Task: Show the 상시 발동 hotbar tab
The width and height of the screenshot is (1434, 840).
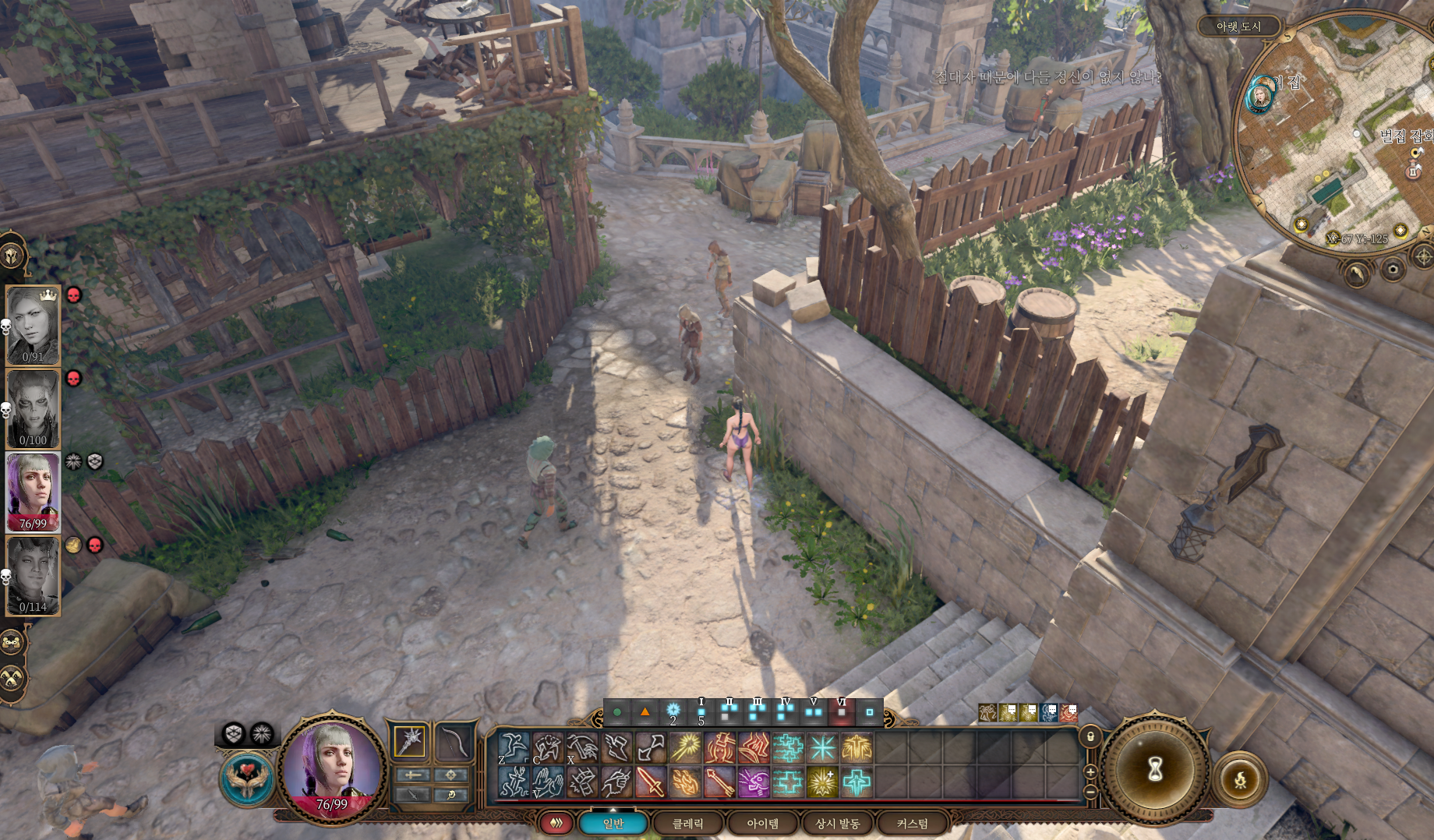Action: coord(837,824)
